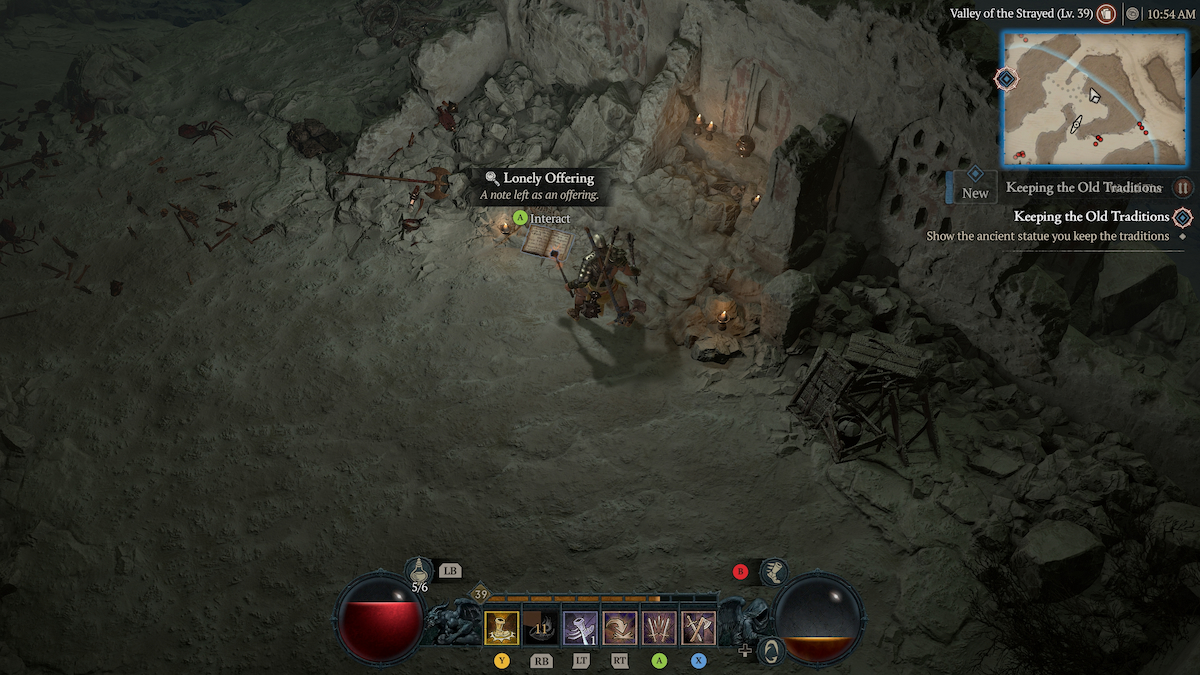Trigger the curved arrow leap skill

click(620, 628)
